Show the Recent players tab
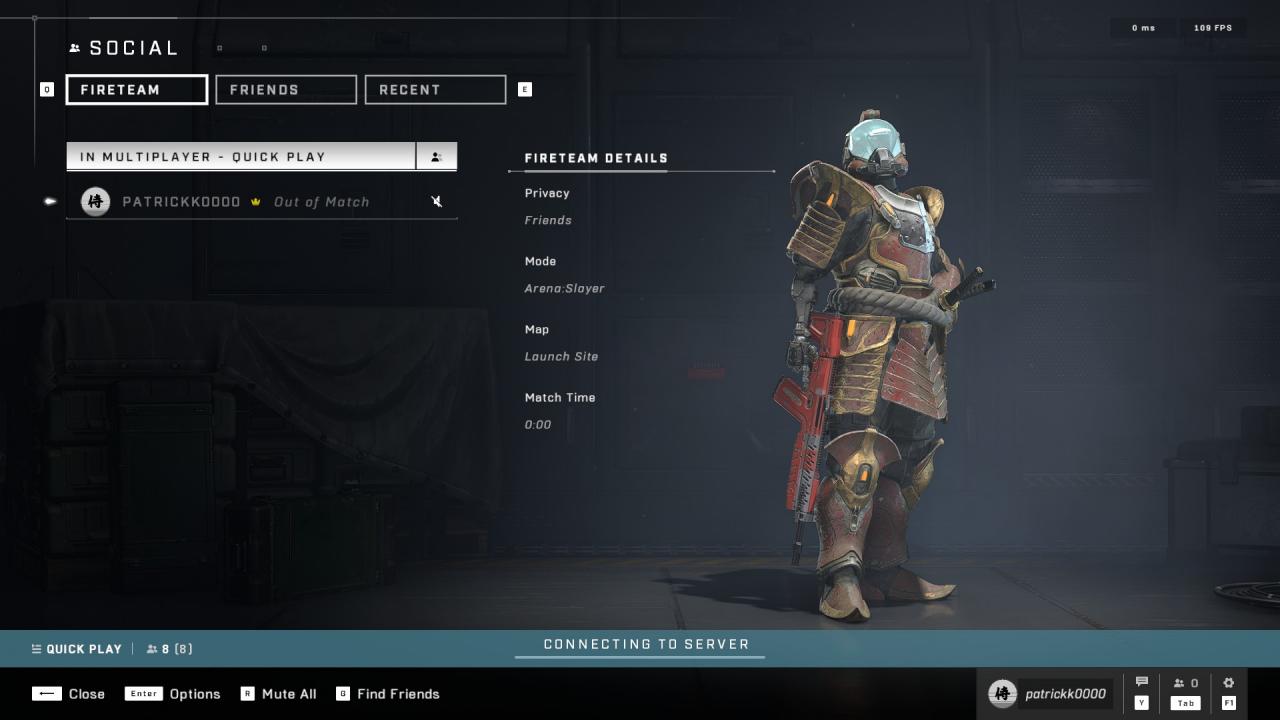 pyautogui.click(x=435, y=90)
